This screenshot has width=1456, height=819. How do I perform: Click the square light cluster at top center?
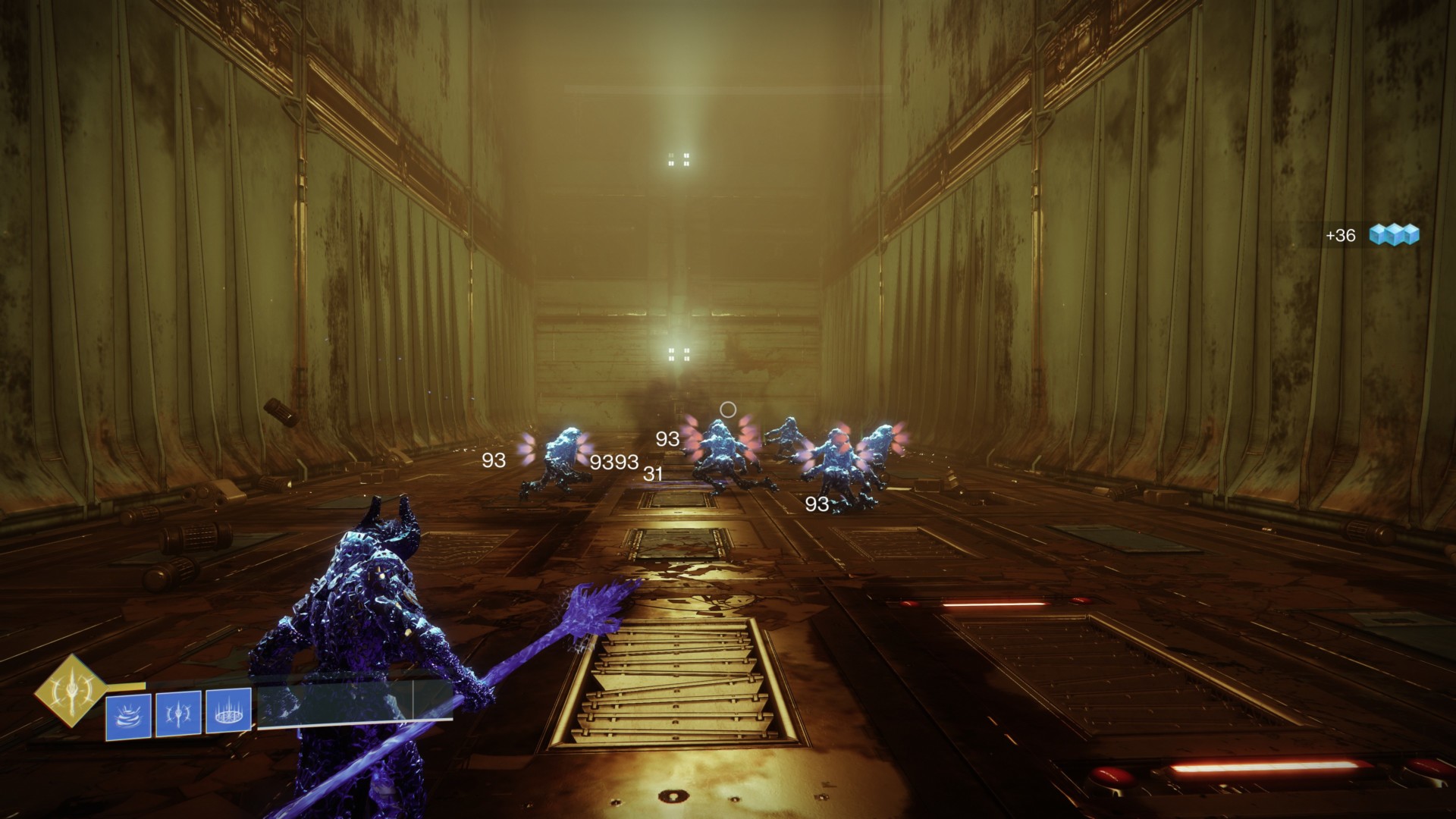(x=679, y=160)
